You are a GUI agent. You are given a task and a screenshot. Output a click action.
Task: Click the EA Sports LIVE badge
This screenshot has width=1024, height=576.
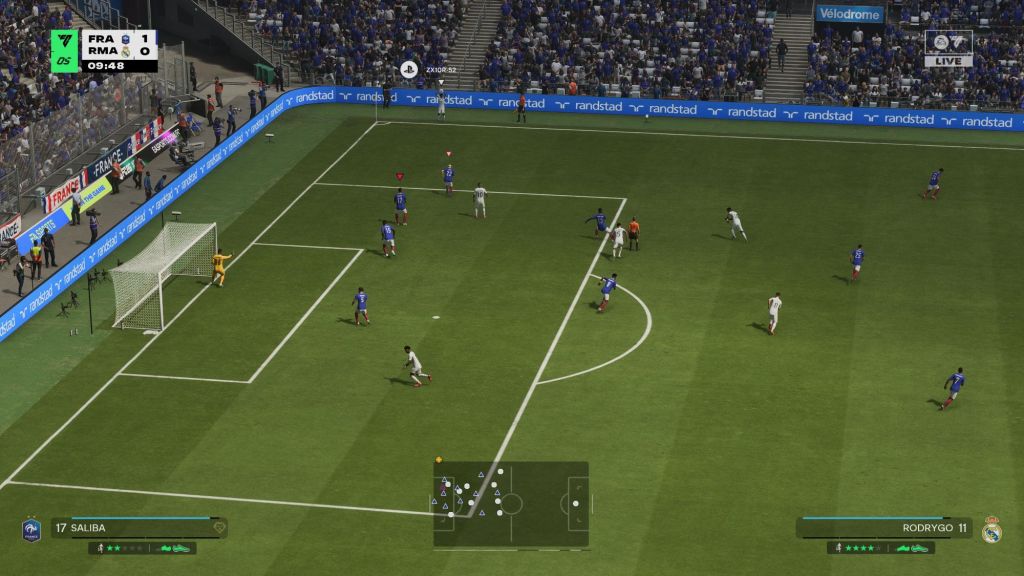point(948,48)
